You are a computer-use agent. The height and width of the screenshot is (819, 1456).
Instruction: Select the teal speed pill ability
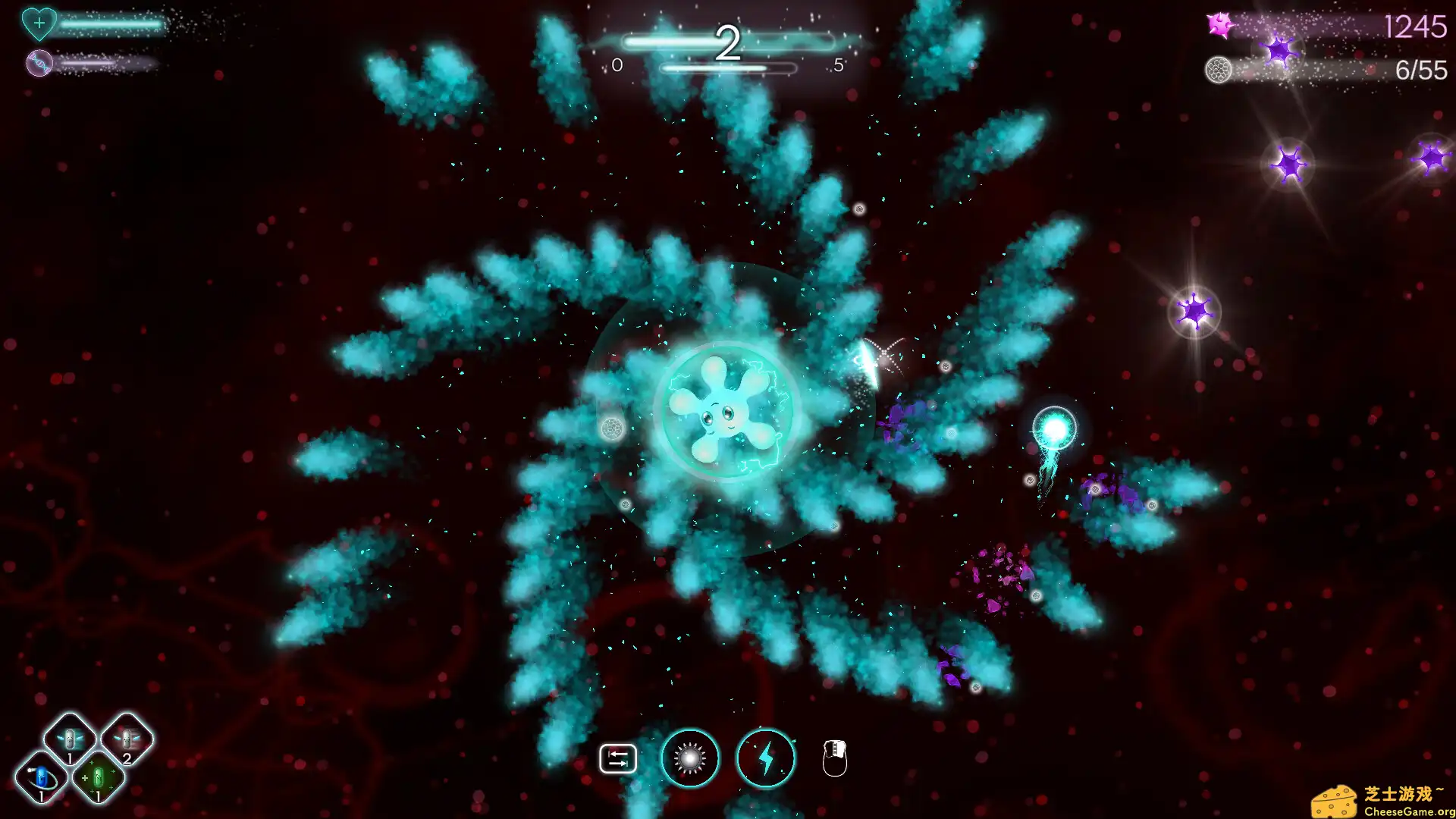coord(69,737)
